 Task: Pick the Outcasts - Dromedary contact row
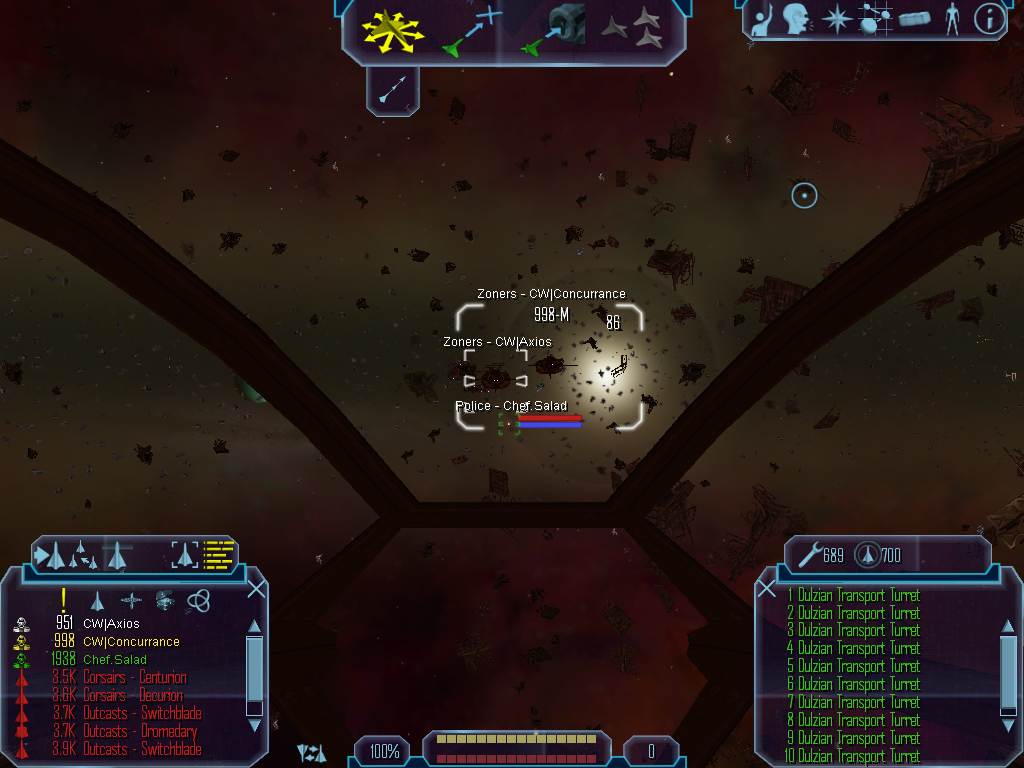click(140, 732)
